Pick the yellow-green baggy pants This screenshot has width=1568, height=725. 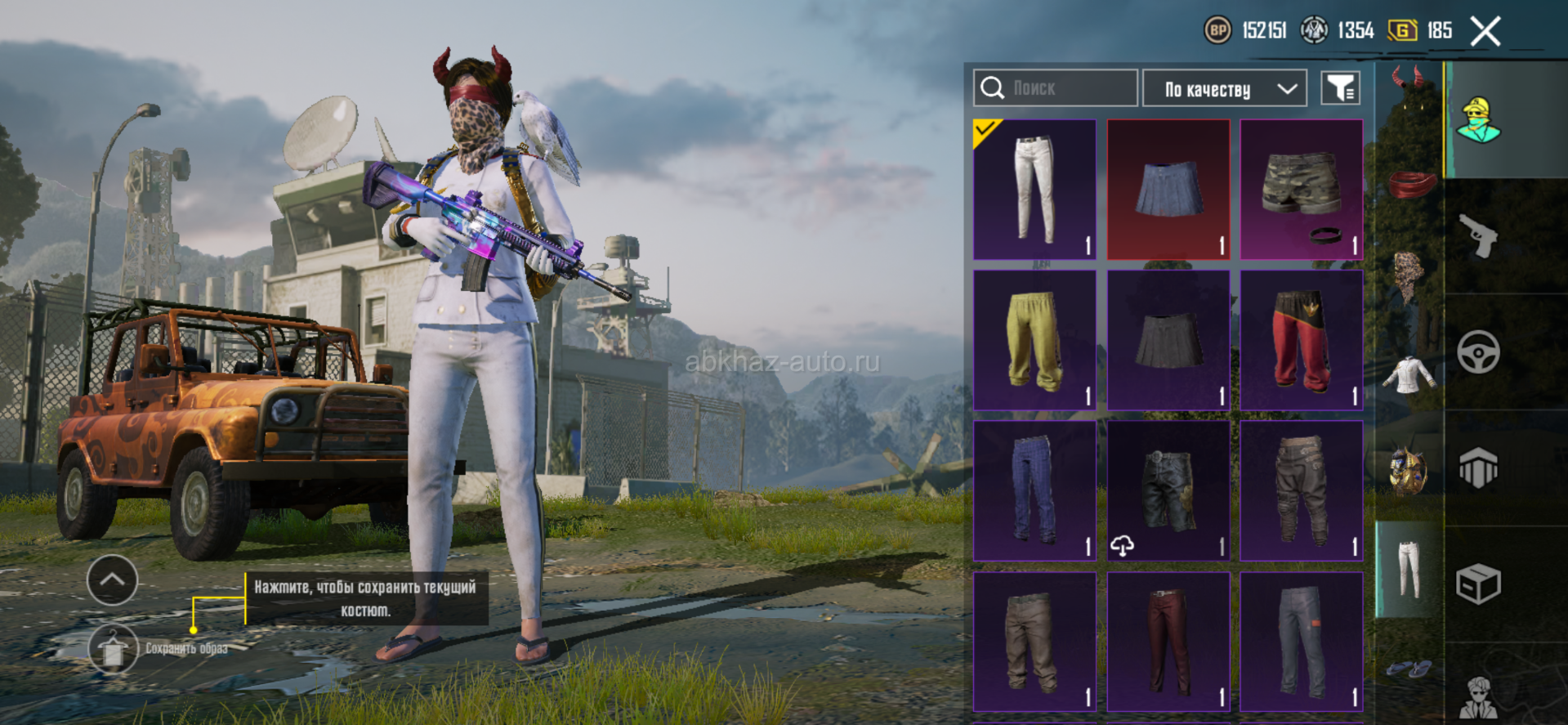click(x=1034, y=340)
